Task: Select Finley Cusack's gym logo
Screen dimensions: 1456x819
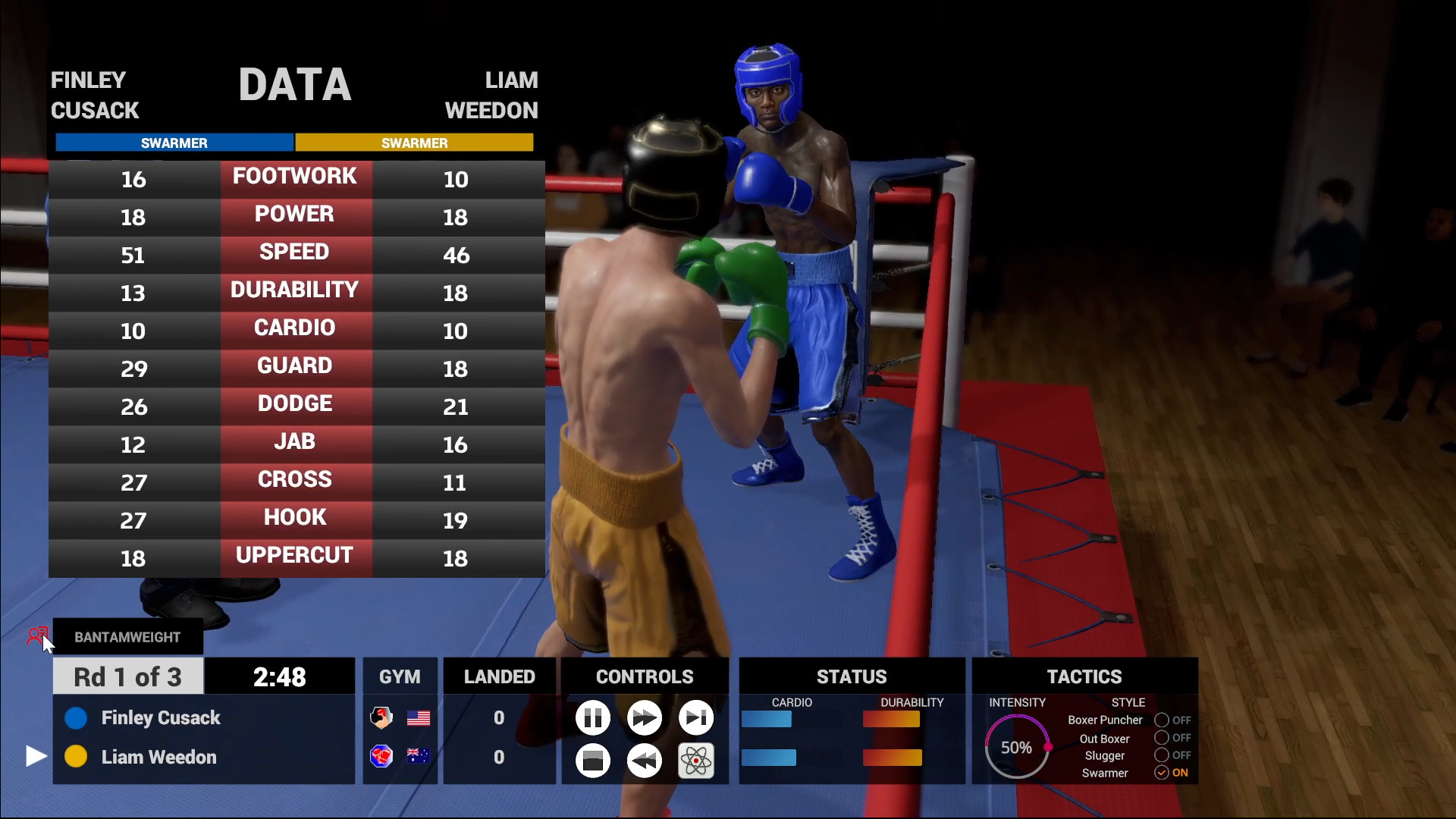Action: (381, 717)
